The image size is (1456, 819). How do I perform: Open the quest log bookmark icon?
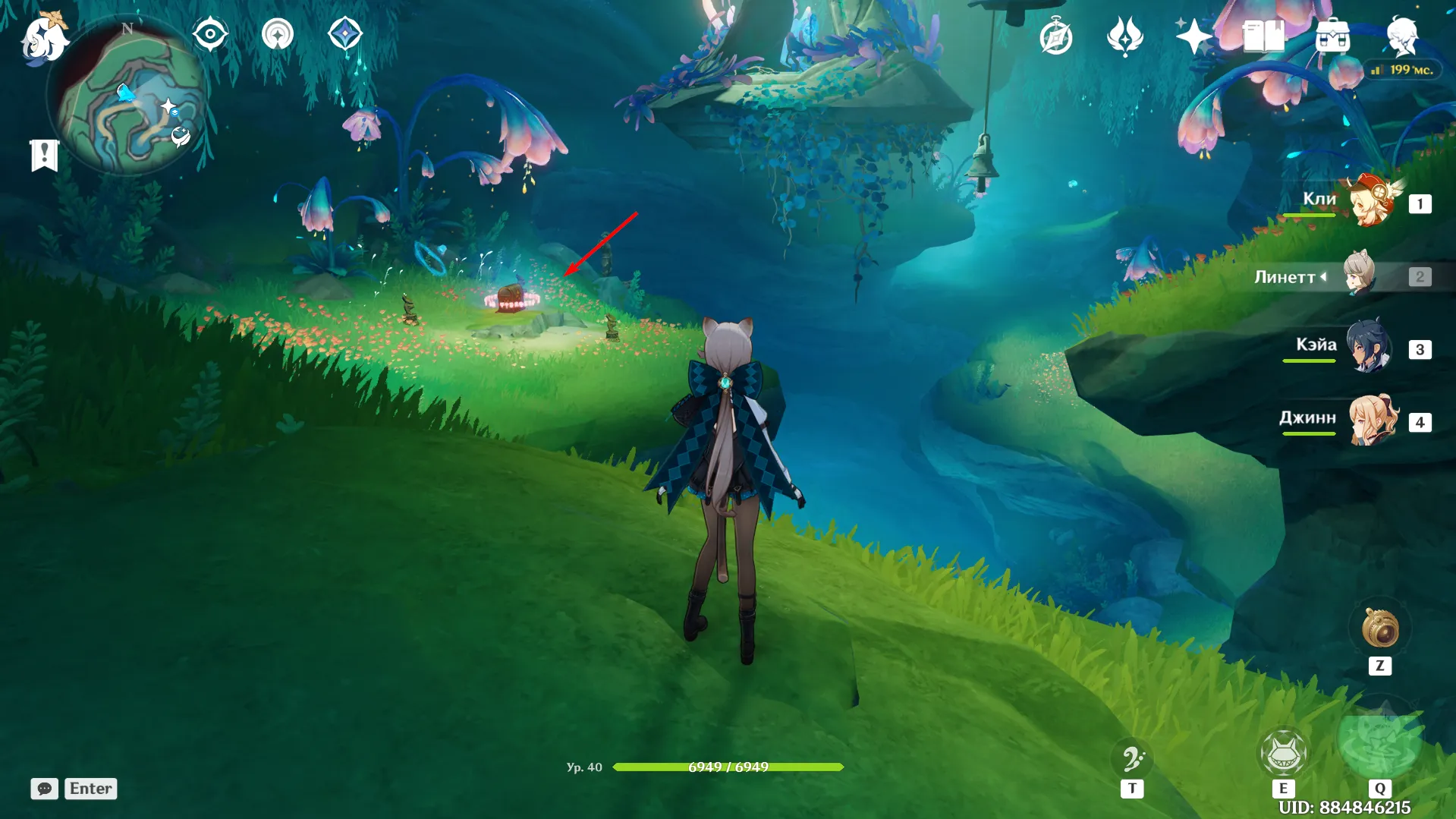pos(44,155)
